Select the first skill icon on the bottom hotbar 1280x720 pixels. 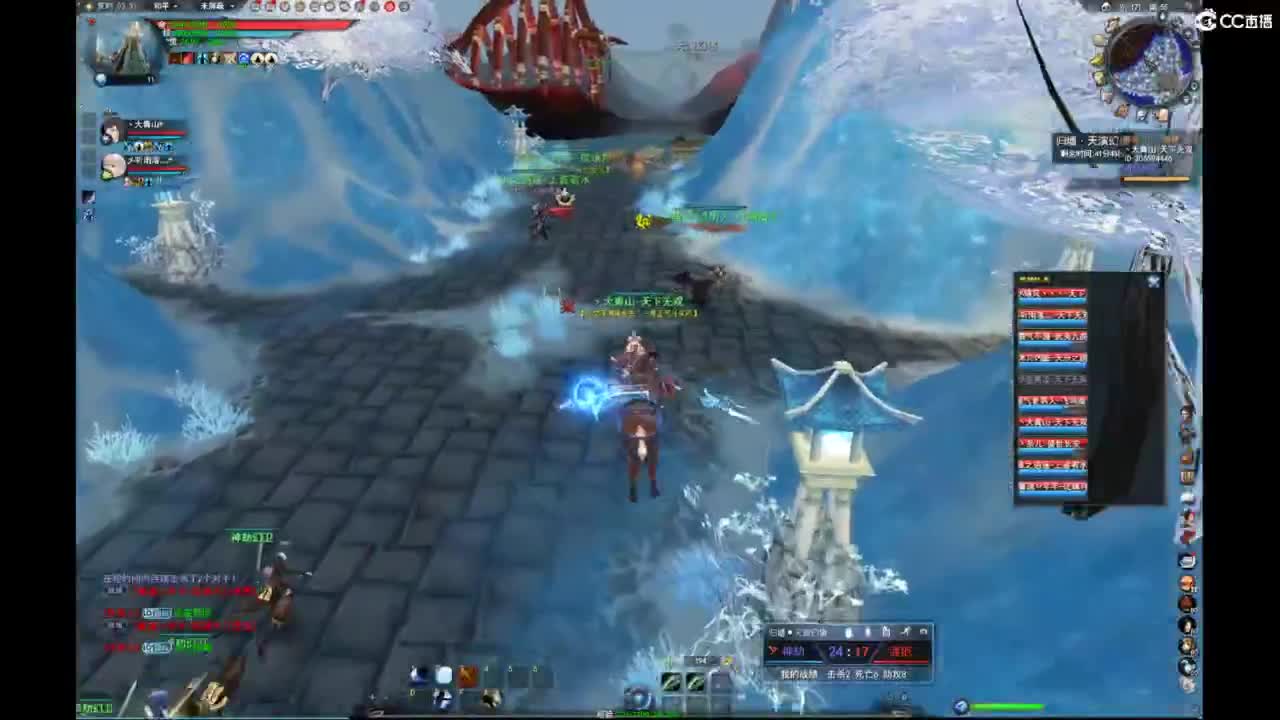point(416,675)
